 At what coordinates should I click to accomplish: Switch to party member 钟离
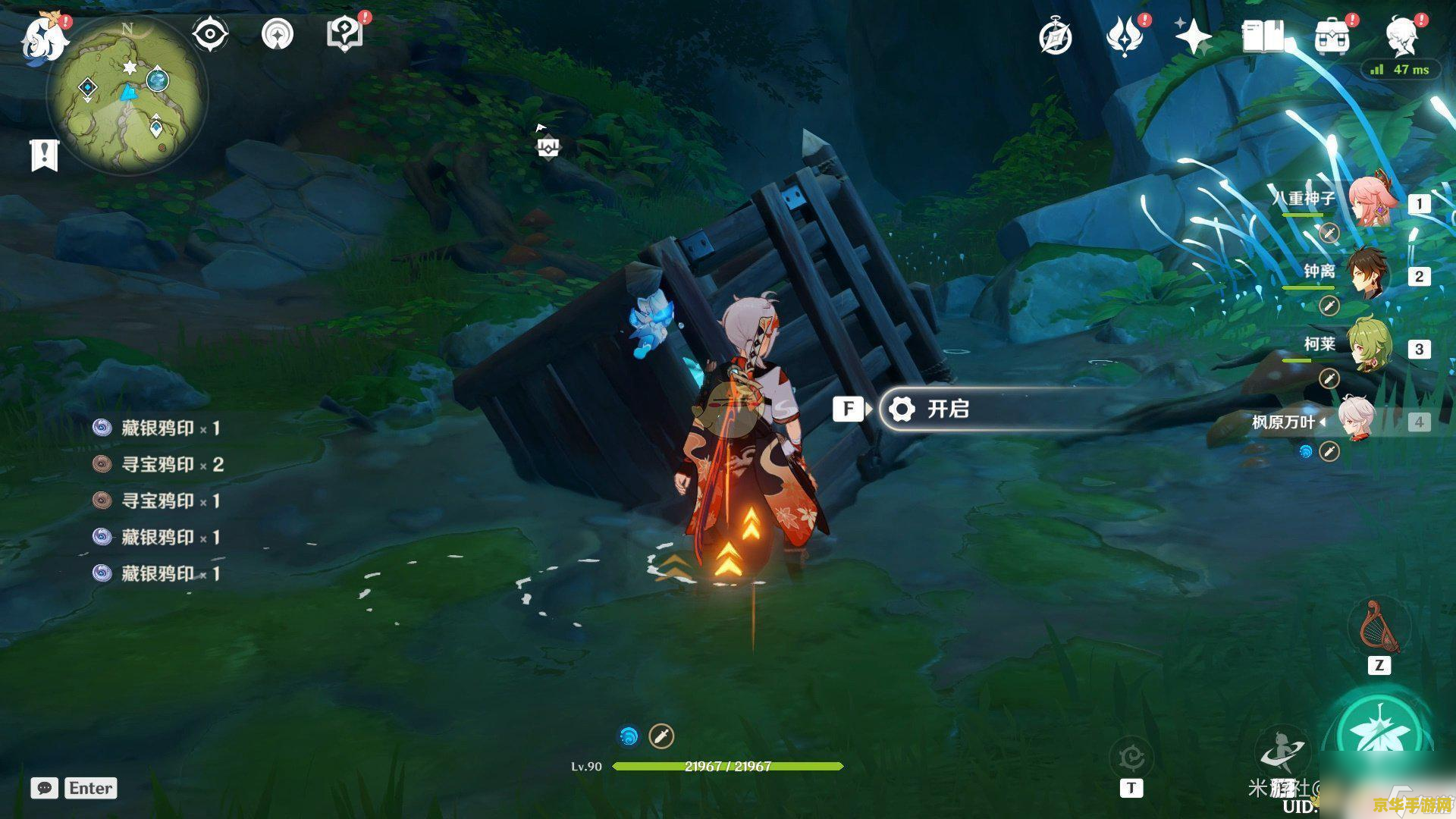1367,275
